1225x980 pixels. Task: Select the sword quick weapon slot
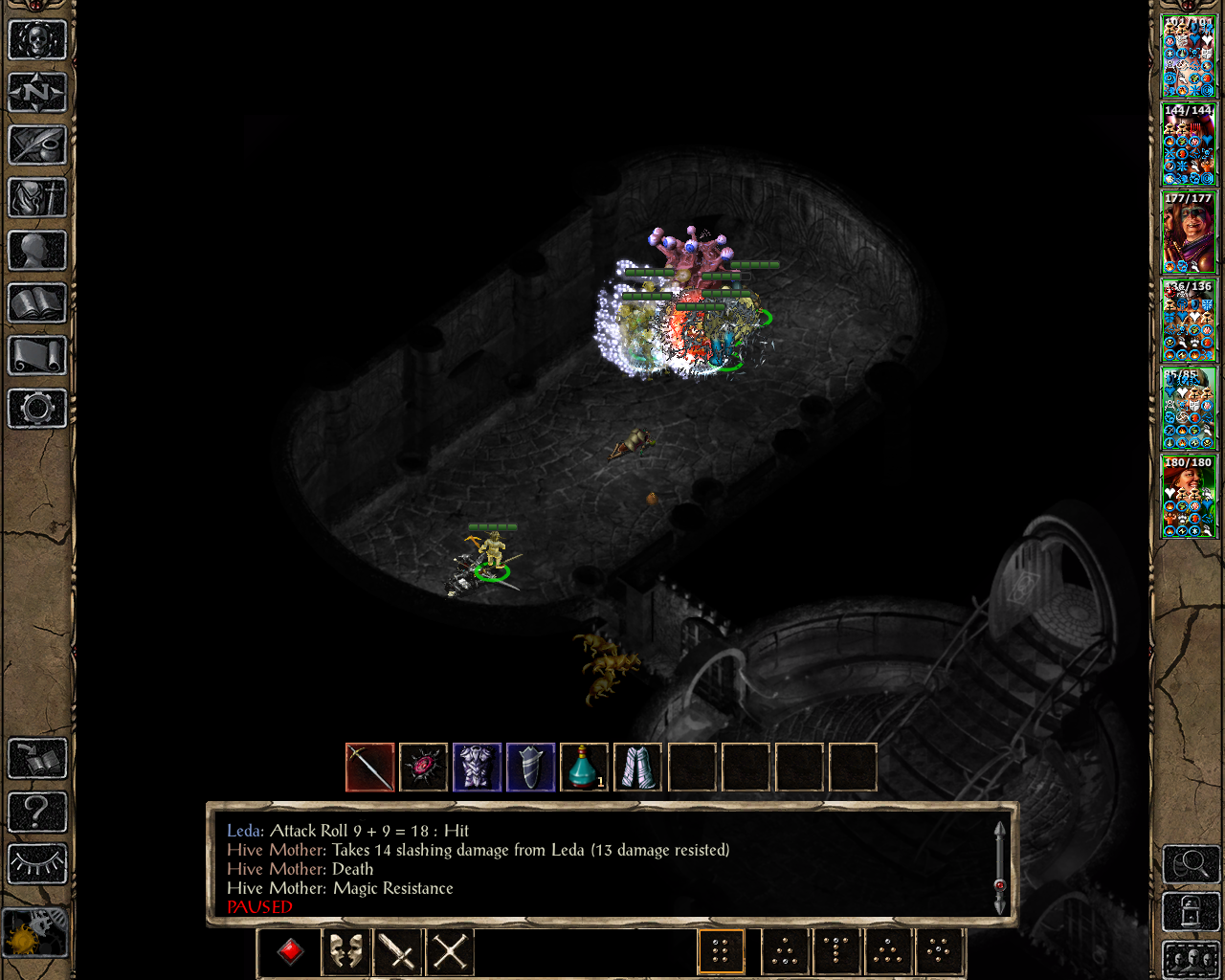point(370,768)
